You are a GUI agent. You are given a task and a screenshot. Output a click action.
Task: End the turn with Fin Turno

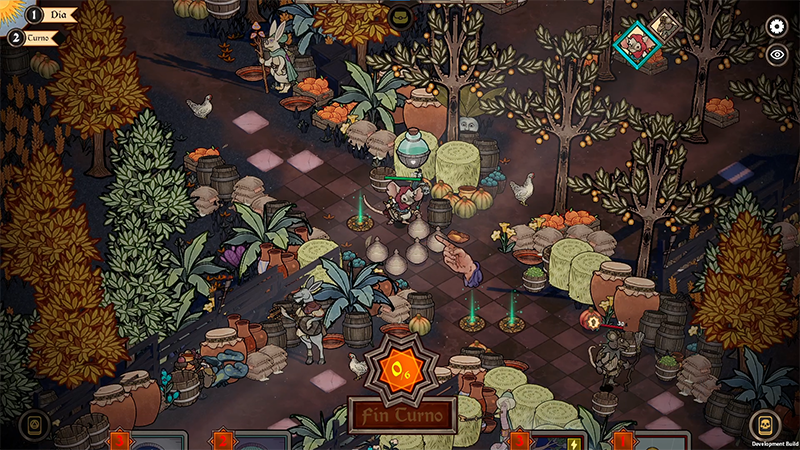(402, 412)
